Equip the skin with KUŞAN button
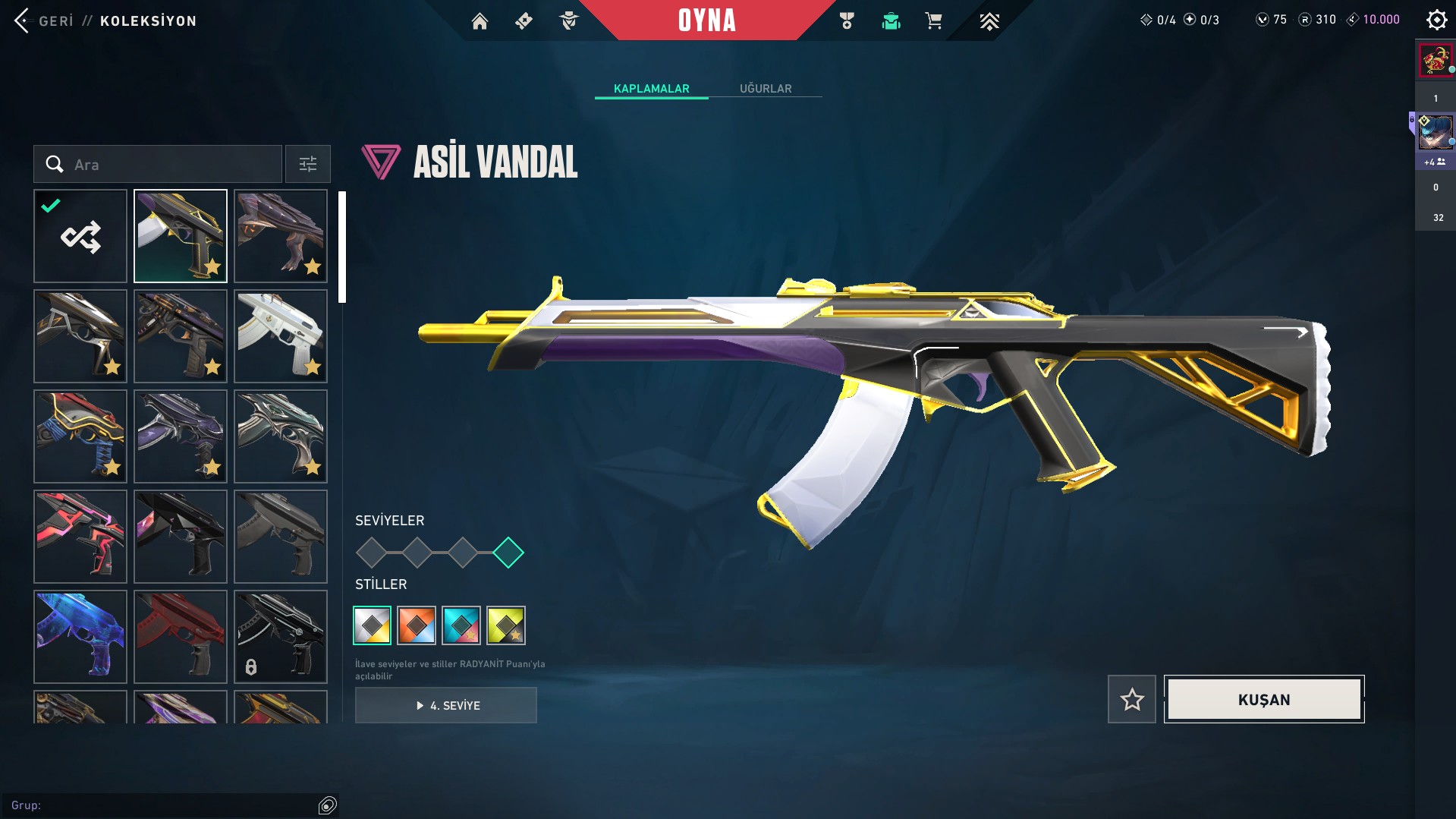The image size is (1456, 819). coord(1264,699)
